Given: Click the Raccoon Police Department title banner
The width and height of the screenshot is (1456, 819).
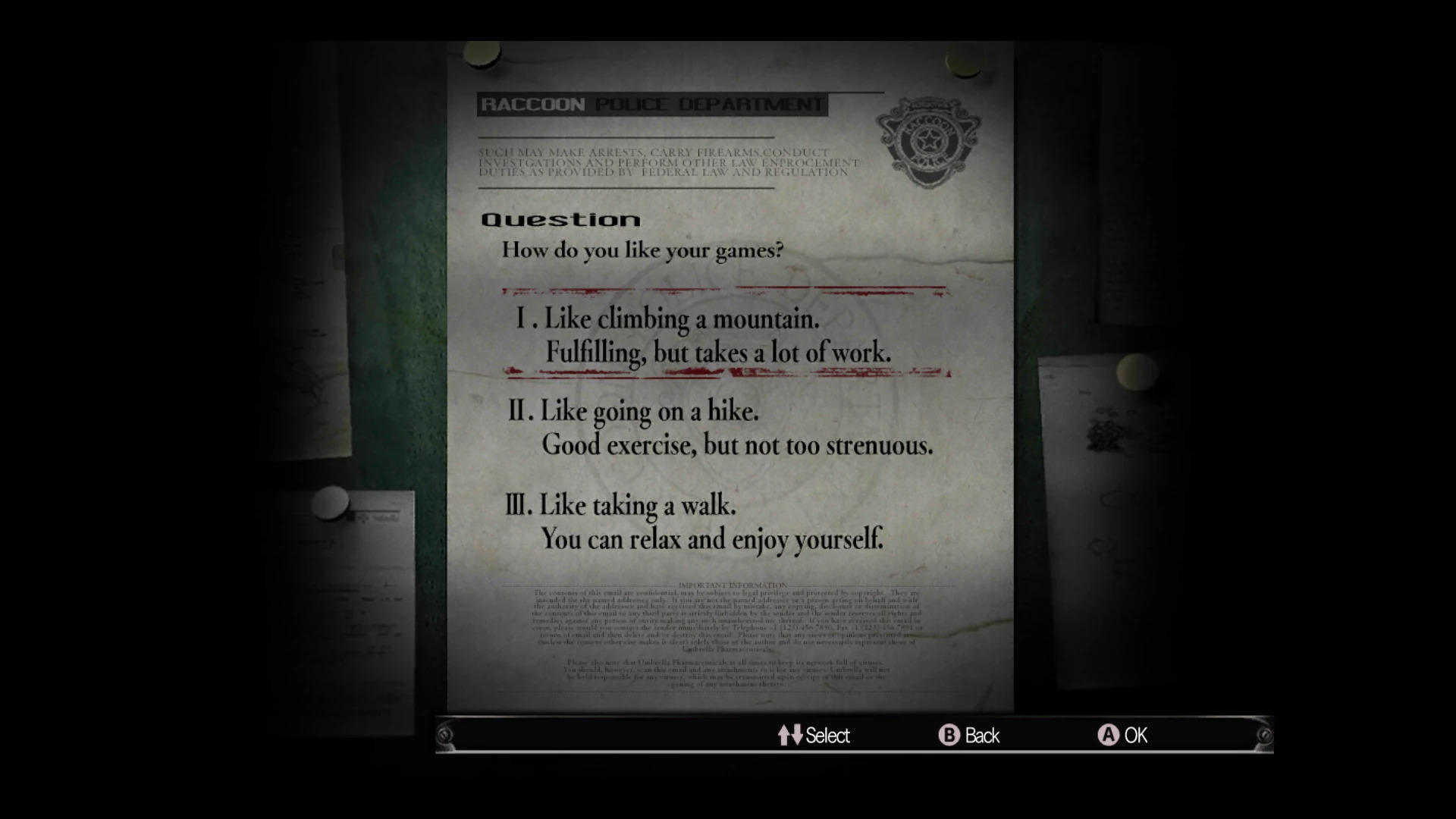Looking at the screenshot, I should [652, 105].
